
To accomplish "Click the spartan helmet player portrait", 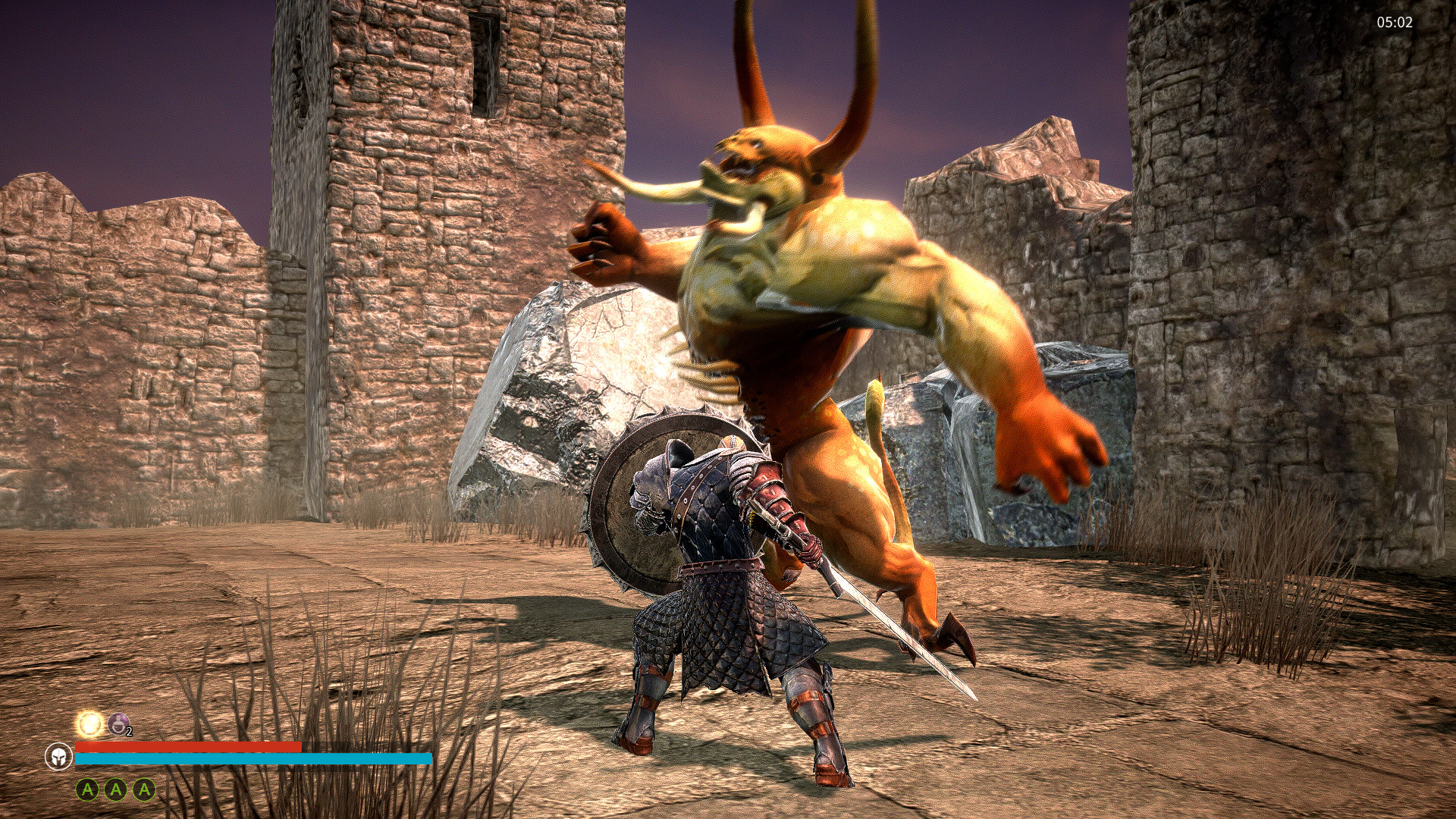I will click(x=58, y=756).
